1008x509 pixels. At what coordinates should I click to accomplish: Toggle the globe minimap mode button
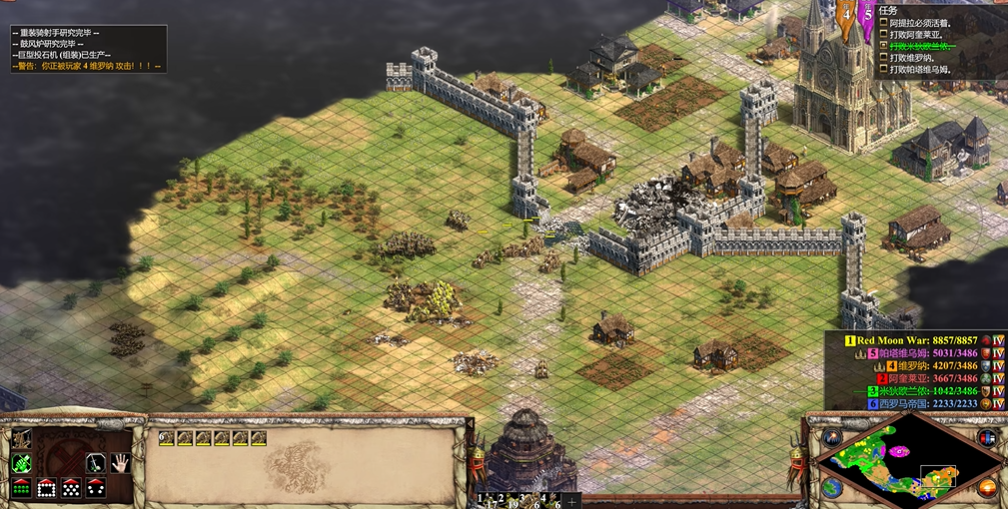point(832,488)
